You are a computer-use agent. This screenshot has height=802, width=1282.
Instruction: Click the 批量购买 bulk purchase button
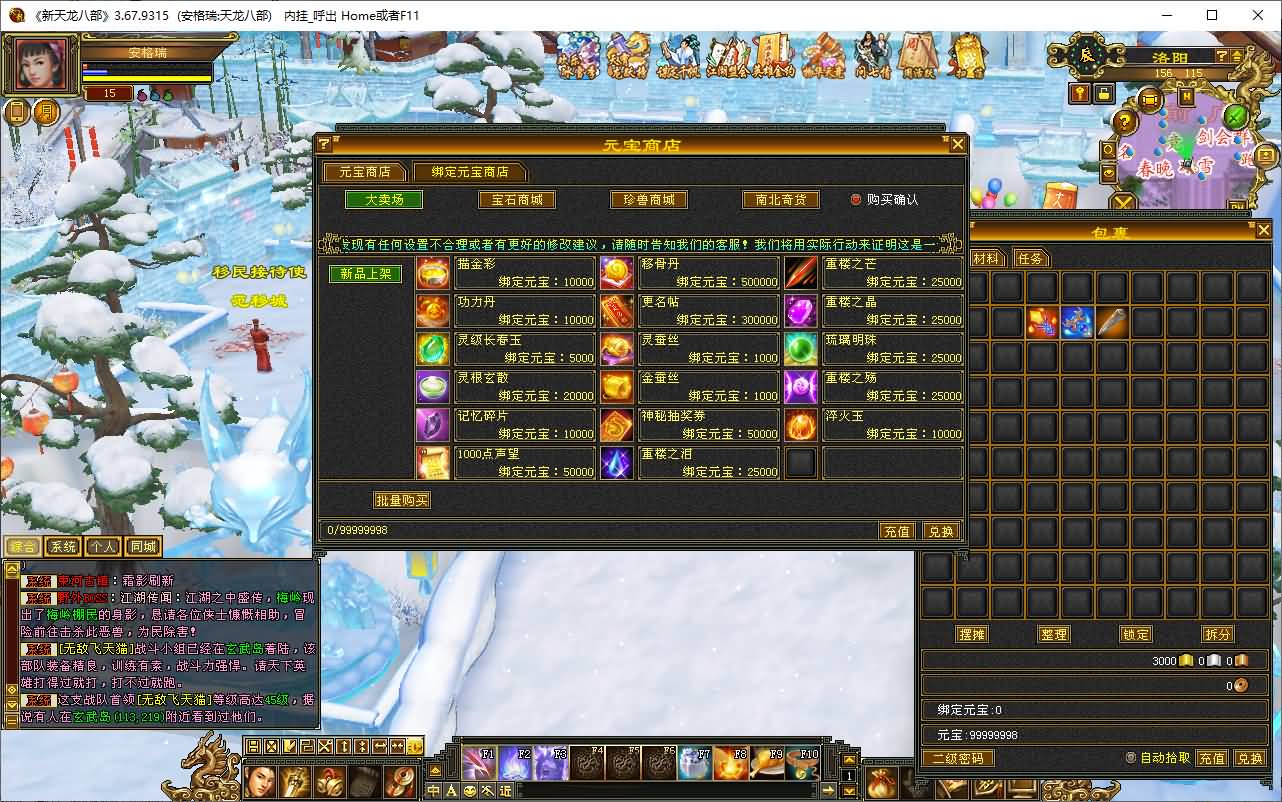coord(403,499)
